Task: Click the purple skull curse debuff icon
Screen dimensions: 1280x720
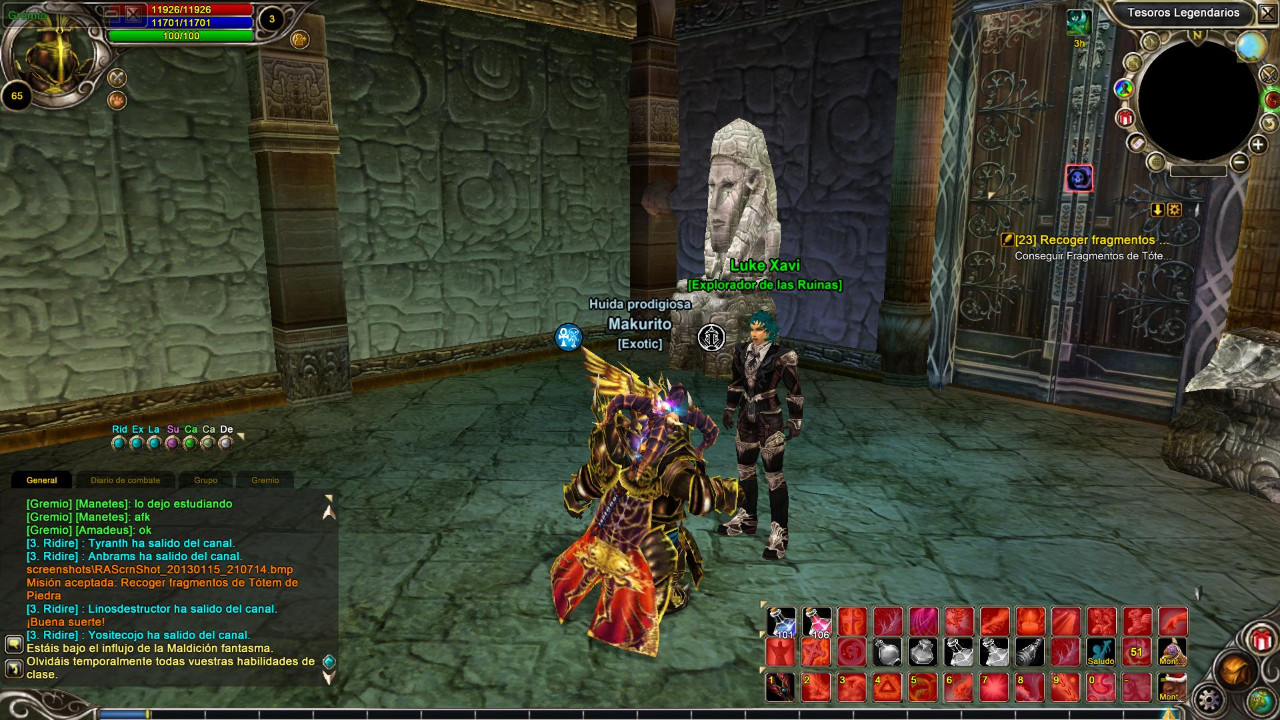Action: coord(1078,179)
